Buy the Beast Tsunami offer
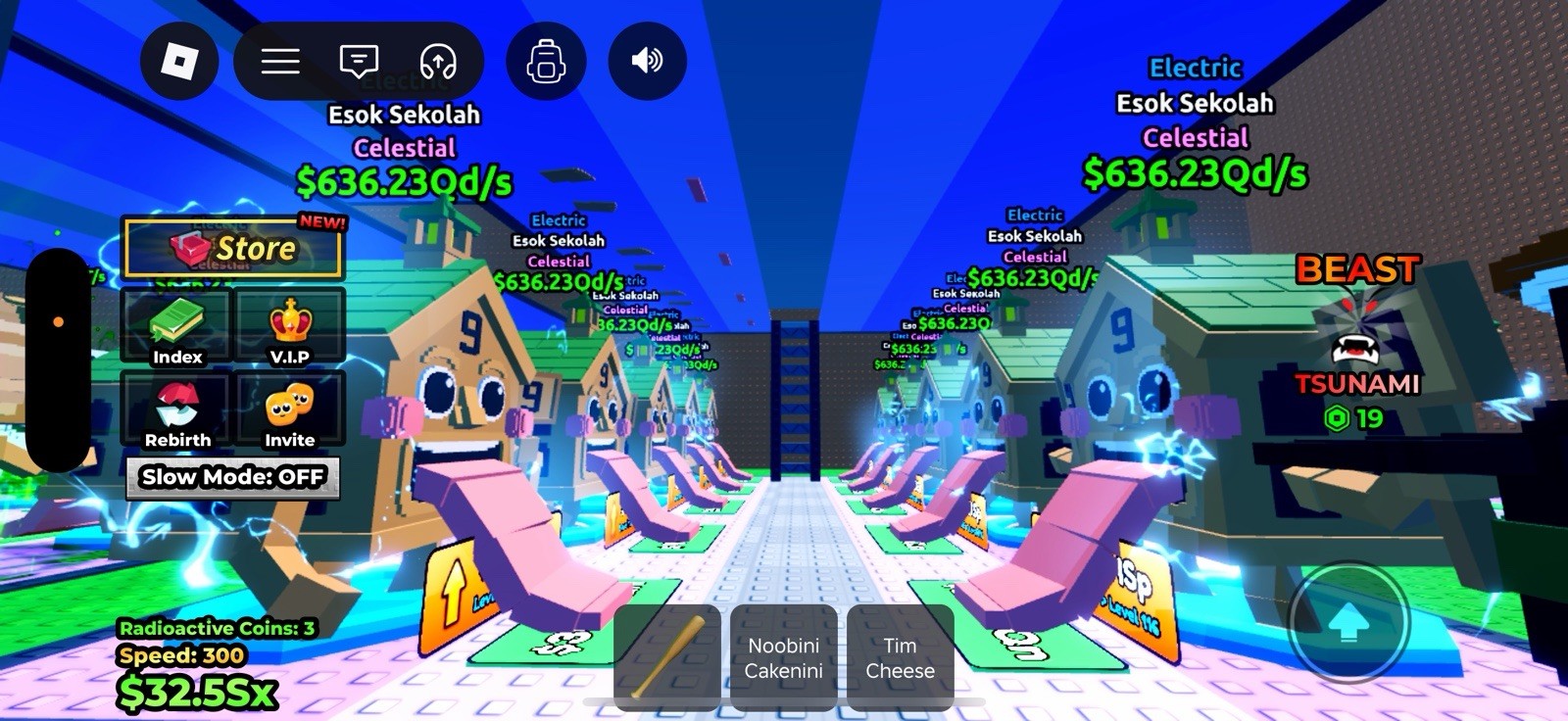Image resolution: width=1568 pixels, height=721 pixels. click(x=1356, y=343)
